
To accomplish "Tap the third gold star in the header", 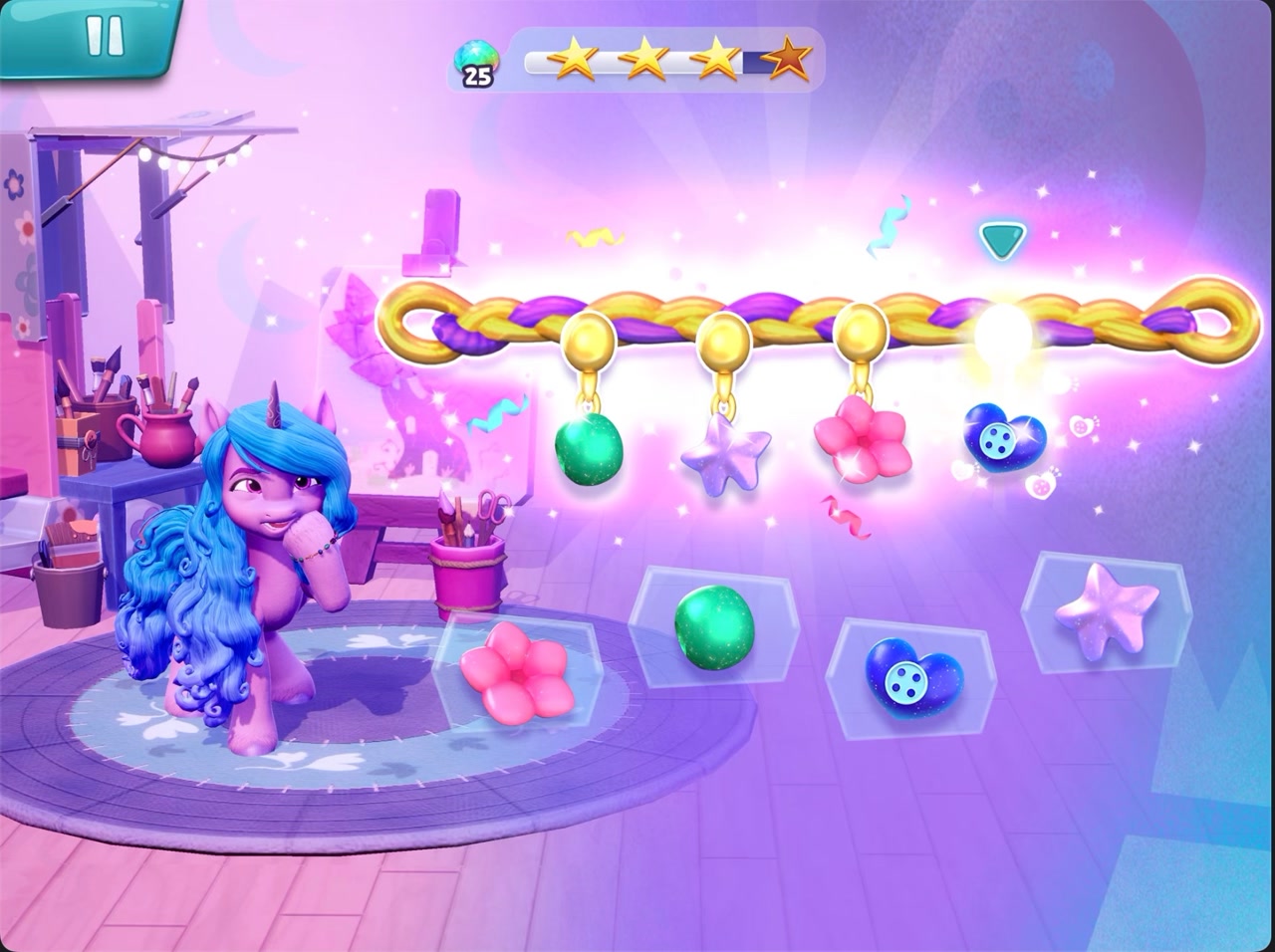I will coord(713,58).
